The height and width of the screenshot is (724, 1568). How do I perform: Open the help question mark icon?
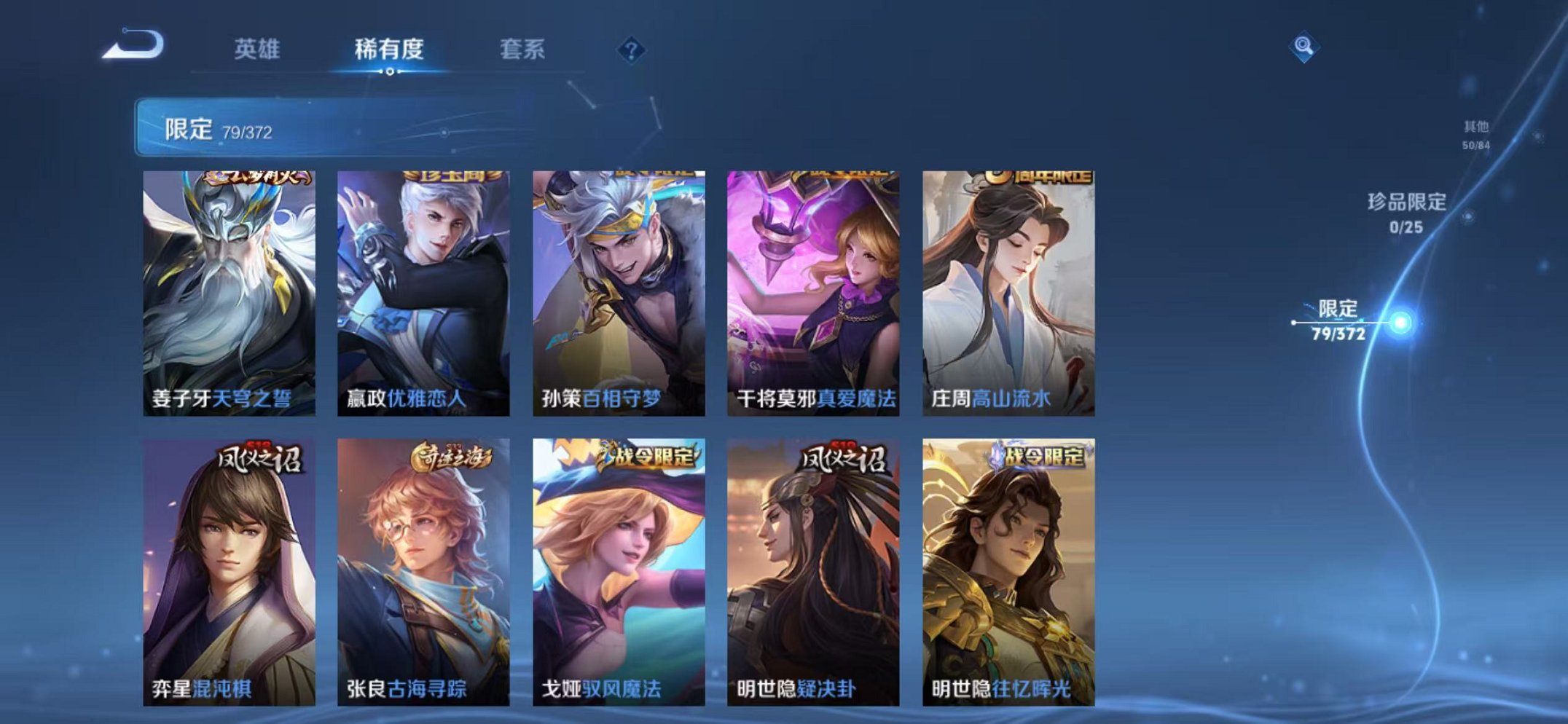631,50
